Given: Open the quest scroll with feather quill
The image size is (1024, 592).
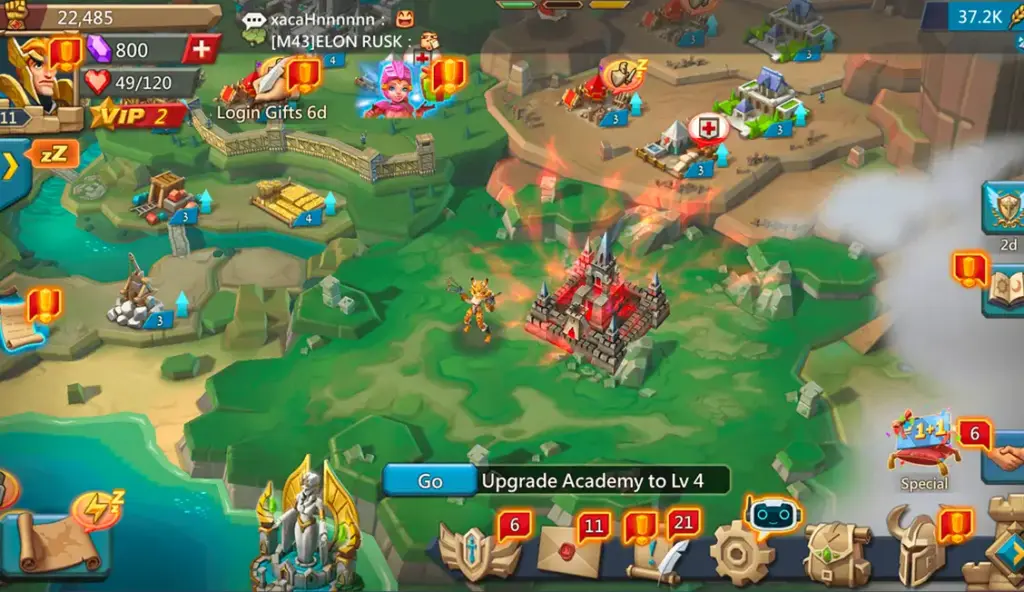Looking at the screenshot, I should [x=653, y=555].
